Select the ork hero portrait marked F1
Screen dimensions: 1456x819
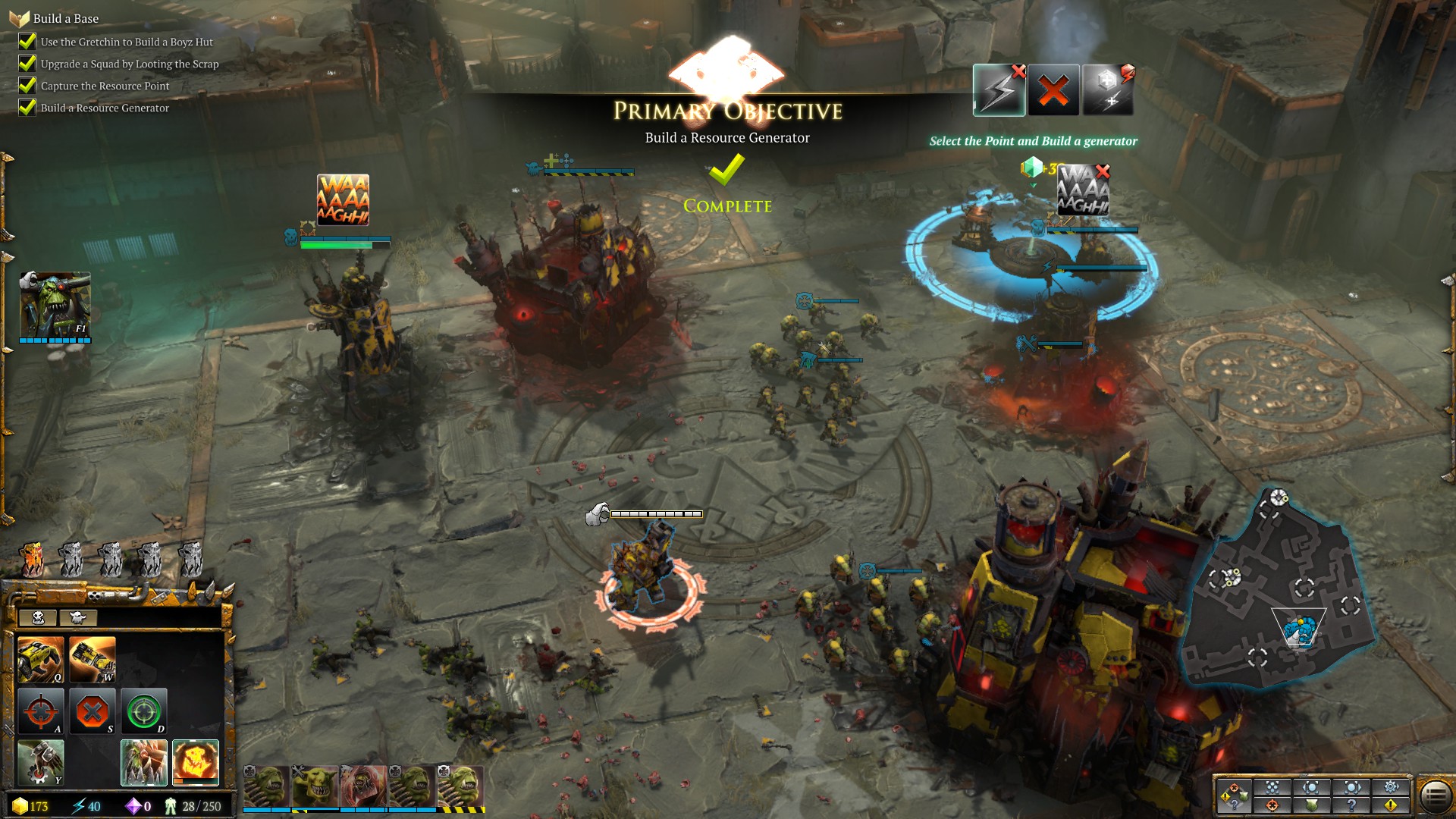point(55,306)
